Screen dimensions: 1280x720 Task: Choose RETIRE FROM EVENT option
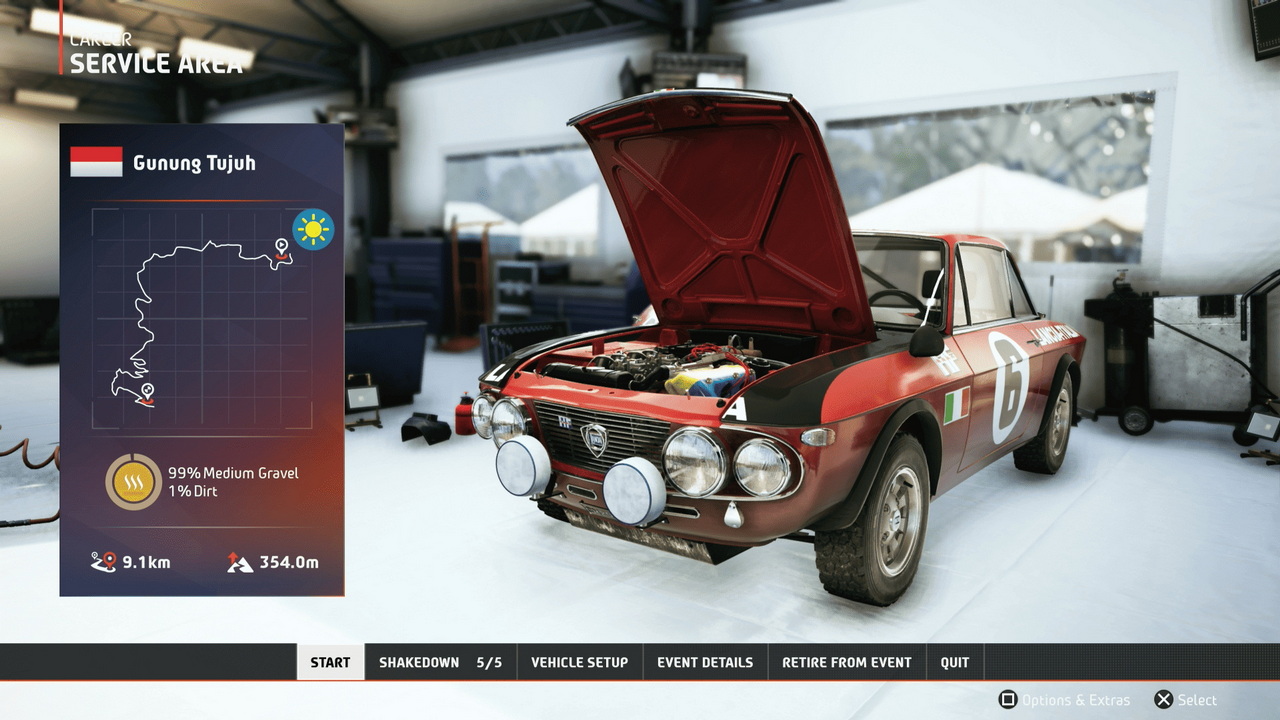pos(847,662)
